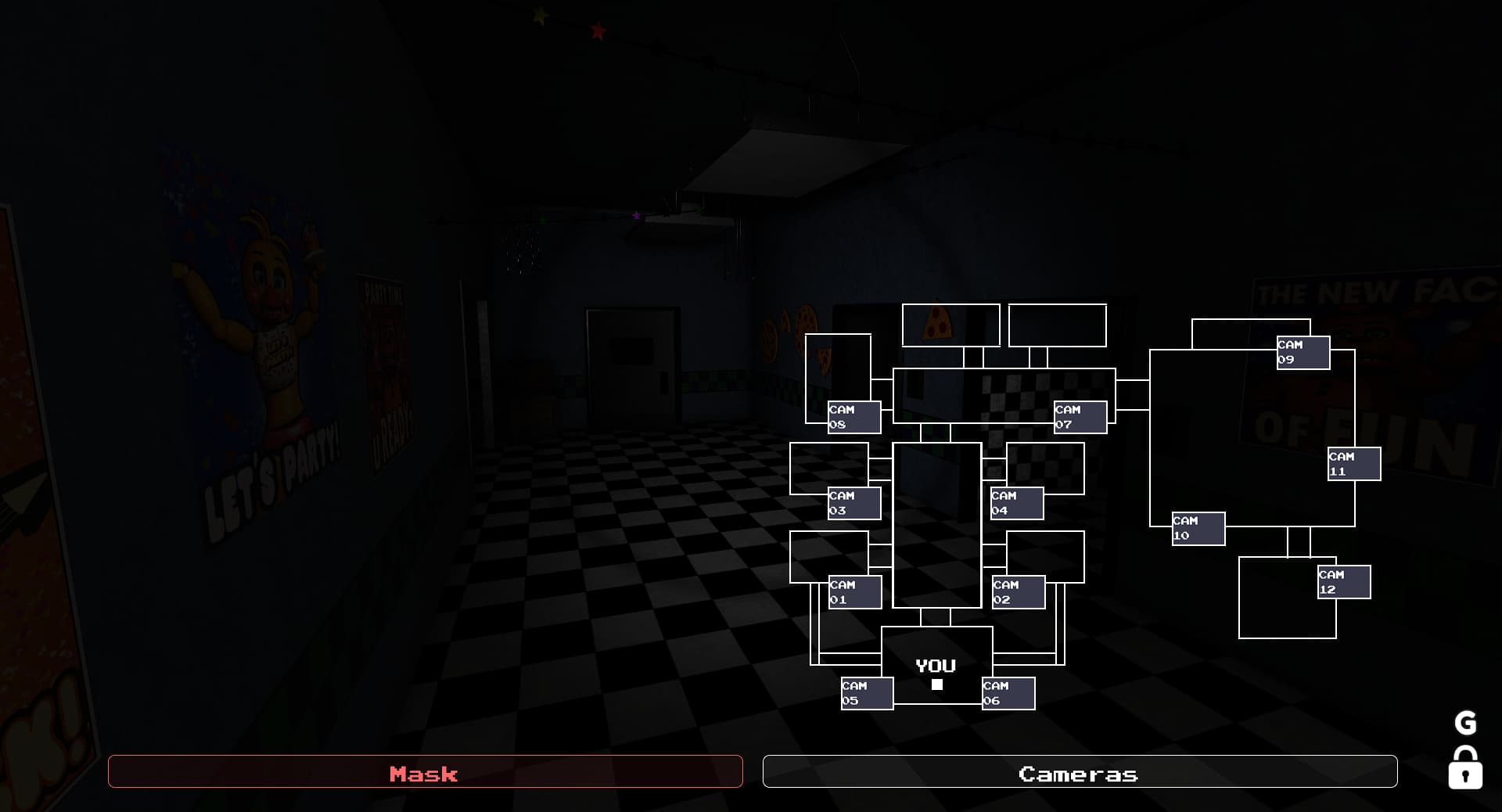Switch to CAM 10 vent camera
This screenshot has width=1502, height=812.
pos(1198,529)
